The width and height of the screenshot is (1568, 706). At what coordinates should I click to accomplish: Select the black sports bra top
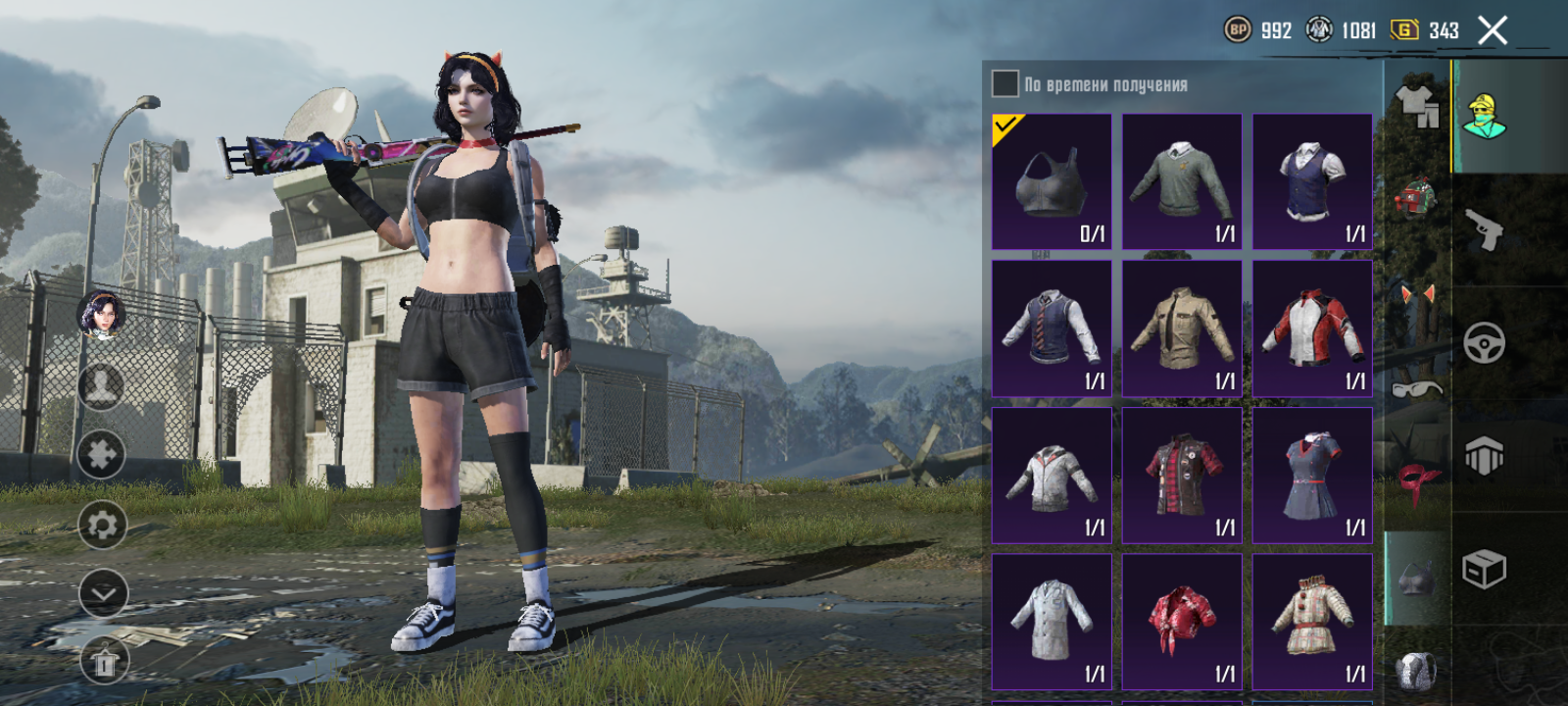1052,182
